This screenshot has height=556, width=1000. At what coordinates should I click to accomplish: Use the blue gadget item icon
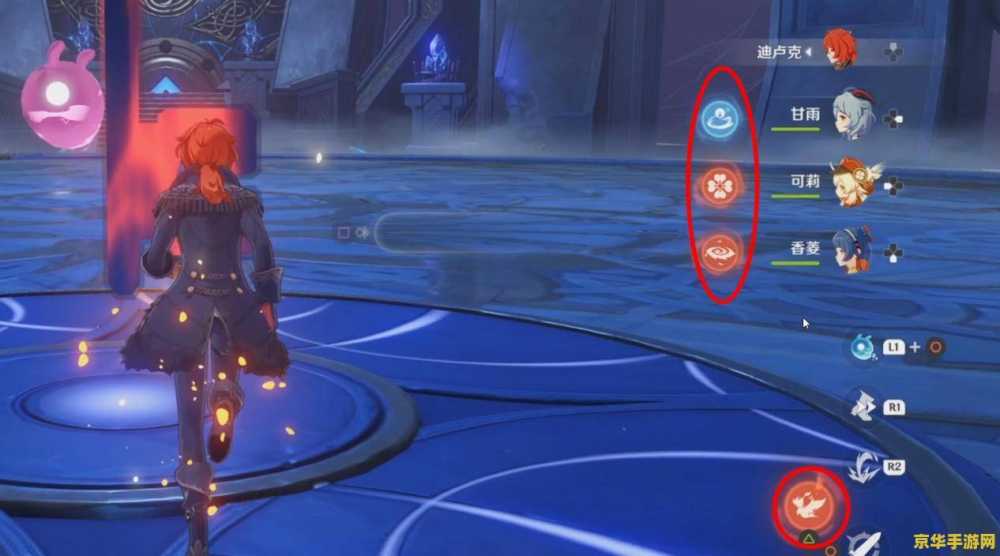860,348
